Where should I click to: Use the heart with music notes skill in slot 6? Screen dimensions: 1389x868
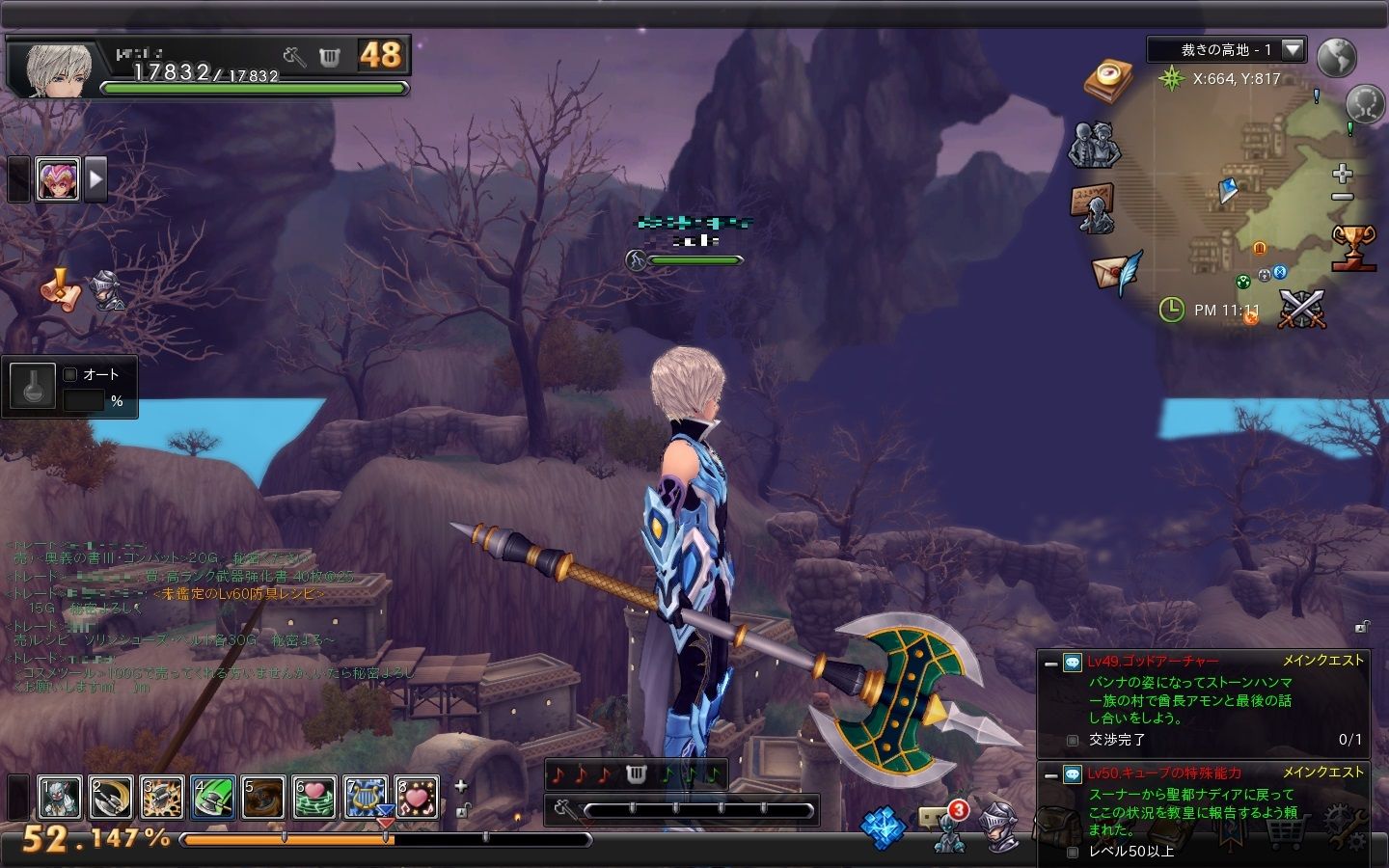(x=314, y=798)
